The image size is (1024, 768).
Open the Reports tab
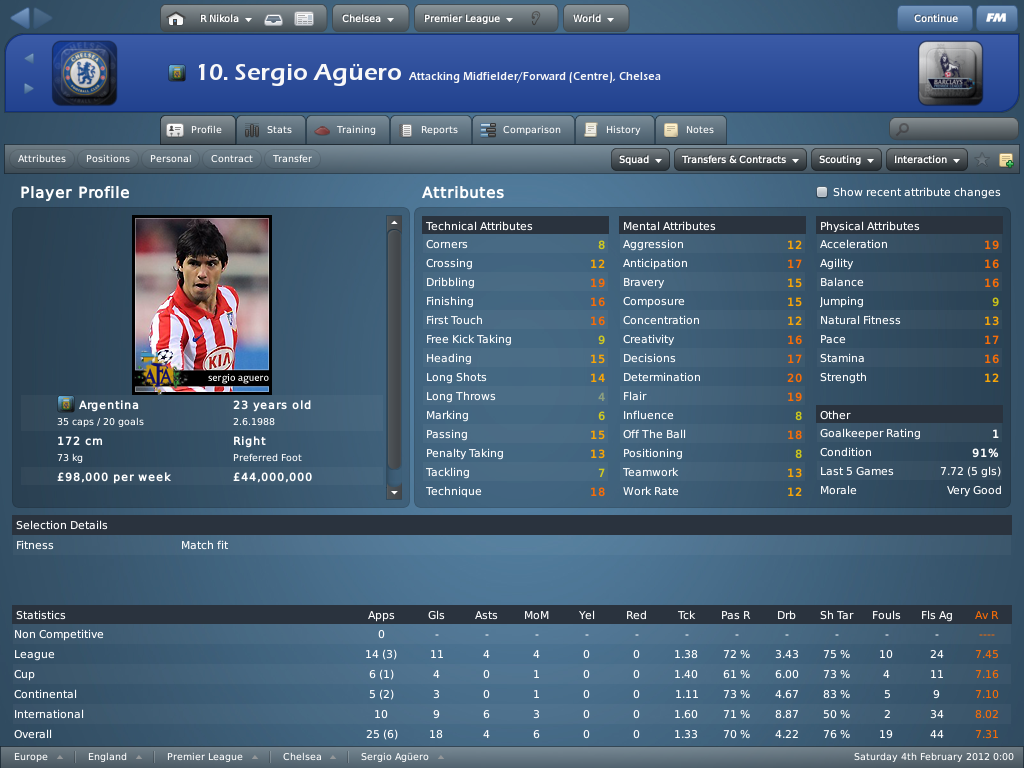[428, 130]
